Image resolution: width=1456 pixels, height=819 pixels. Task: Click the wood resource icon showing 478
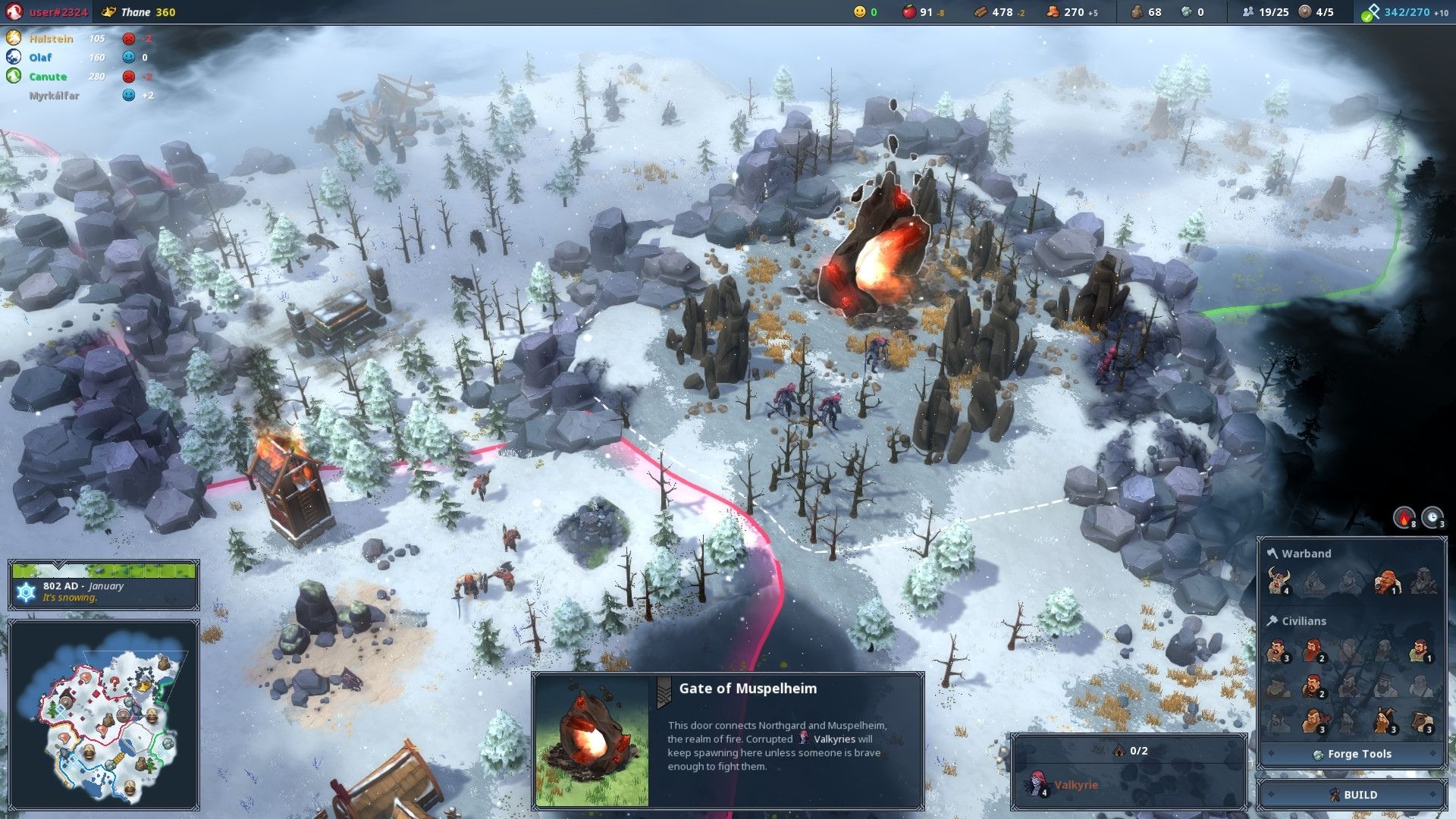pyautogui.click(x=980, y=12)
